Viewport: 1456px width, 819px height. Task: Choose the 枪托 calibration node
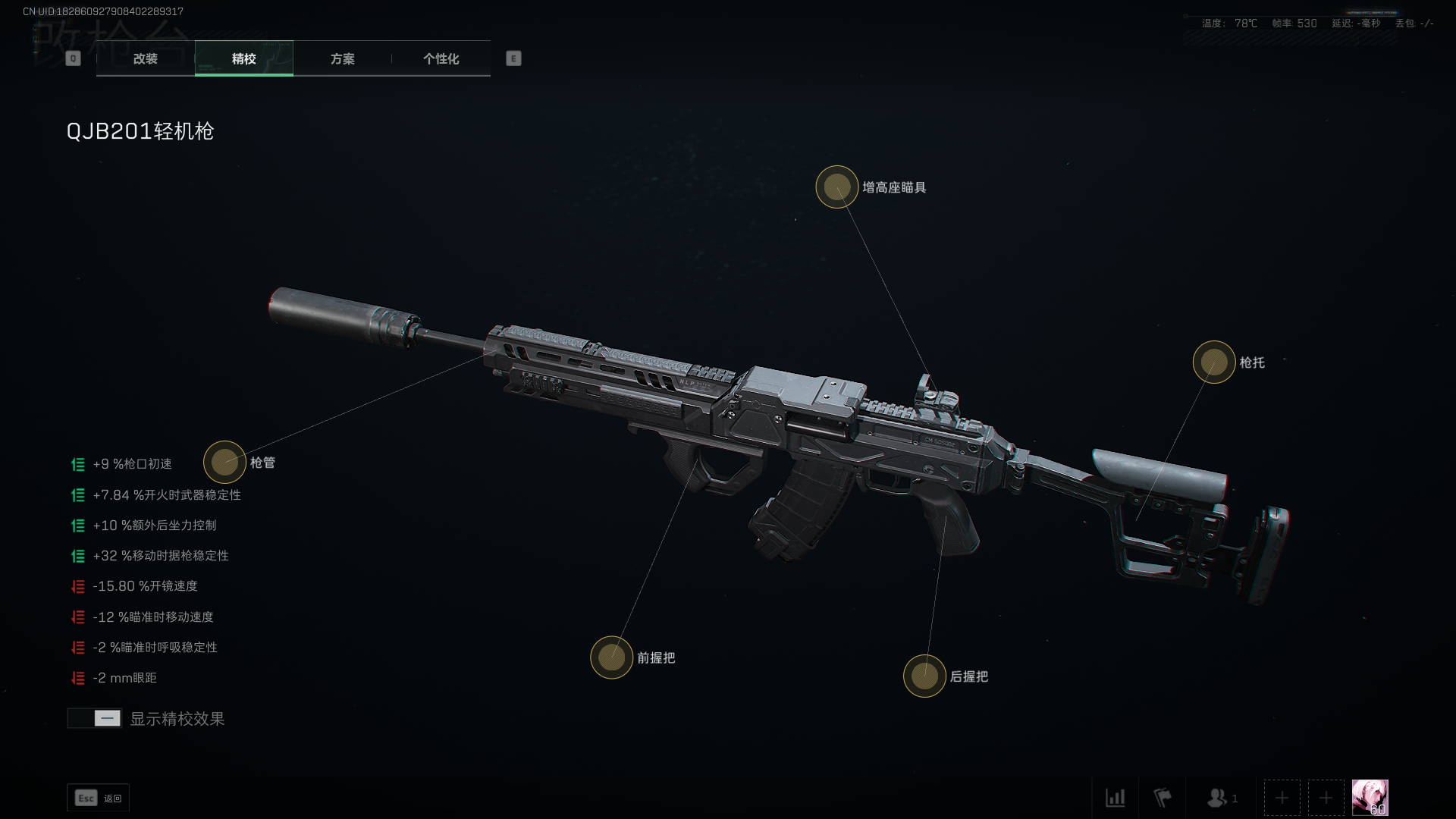coord(1213,362)
